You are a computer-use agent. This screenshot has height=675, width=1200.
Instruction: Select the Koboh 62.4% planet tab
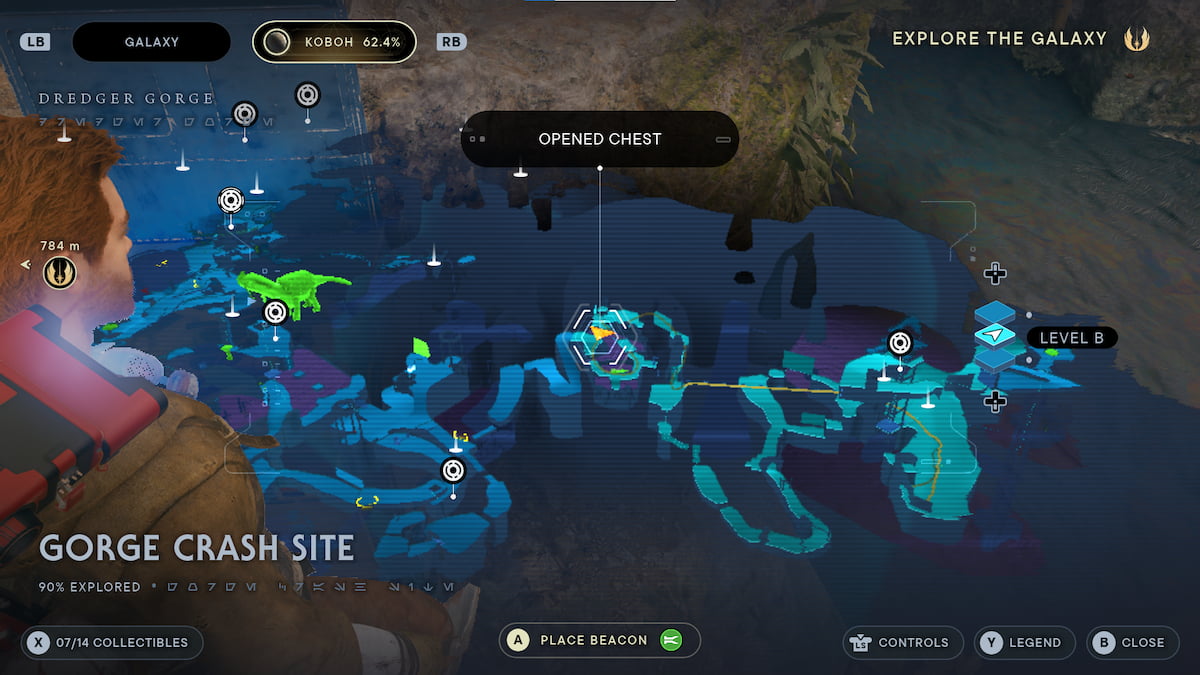[334, 42]
